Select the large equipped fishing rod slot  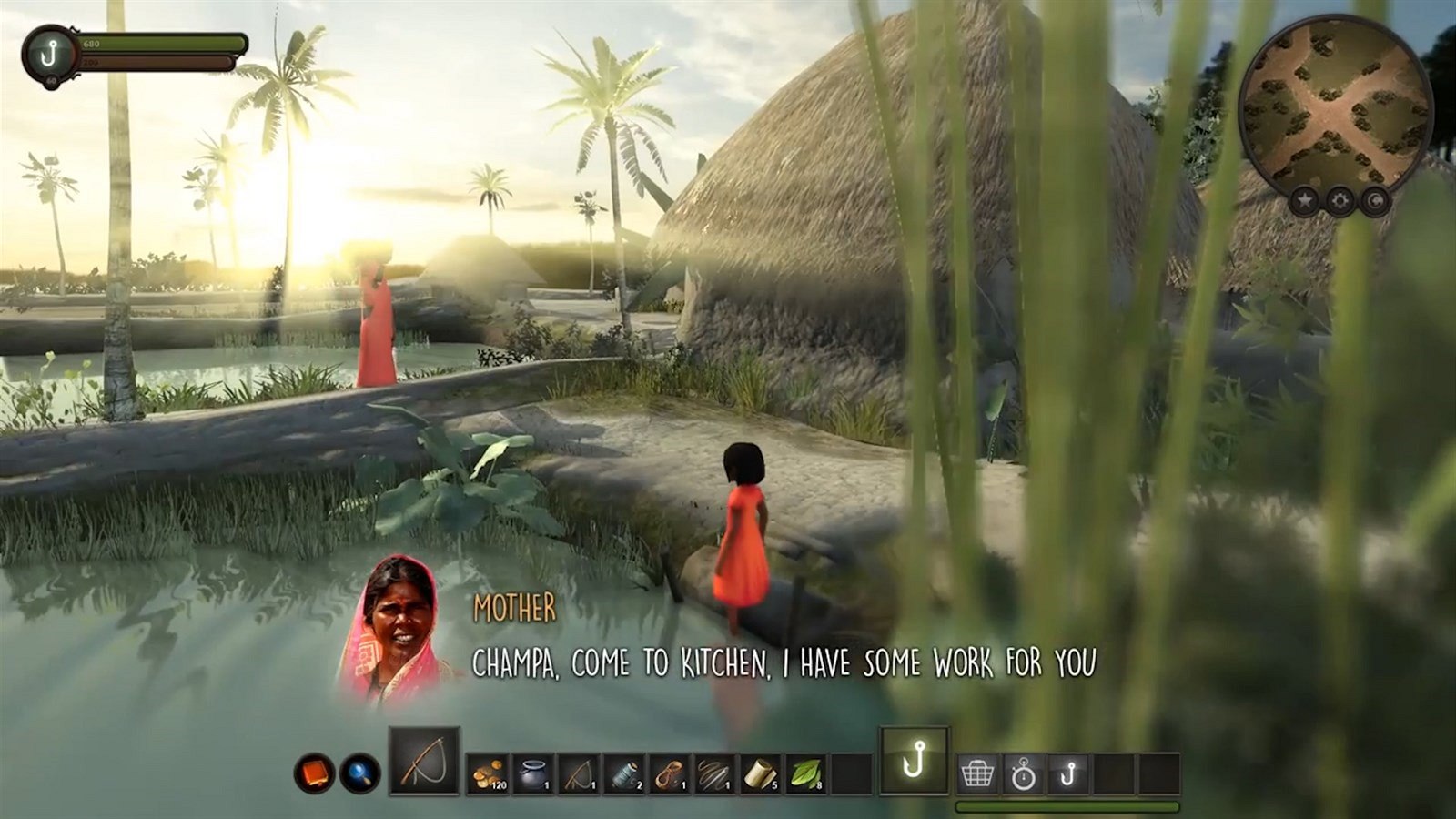(x=424, y=762)
